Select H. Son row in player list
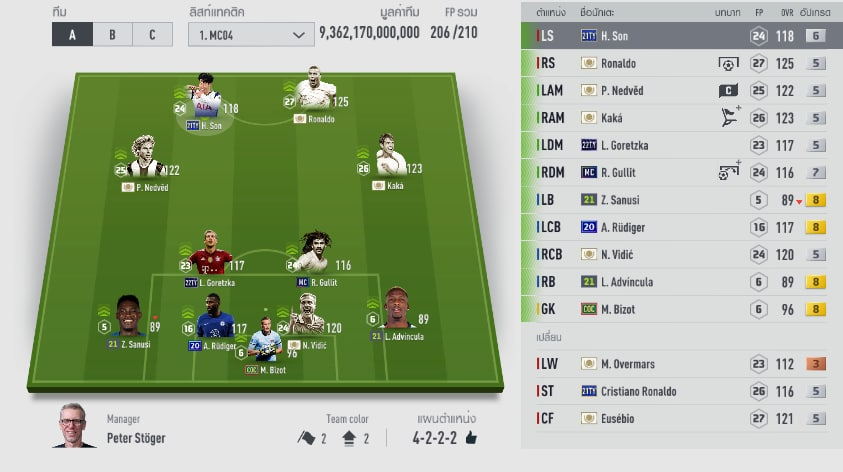843x472 pixels. click(x=680, y=36)
